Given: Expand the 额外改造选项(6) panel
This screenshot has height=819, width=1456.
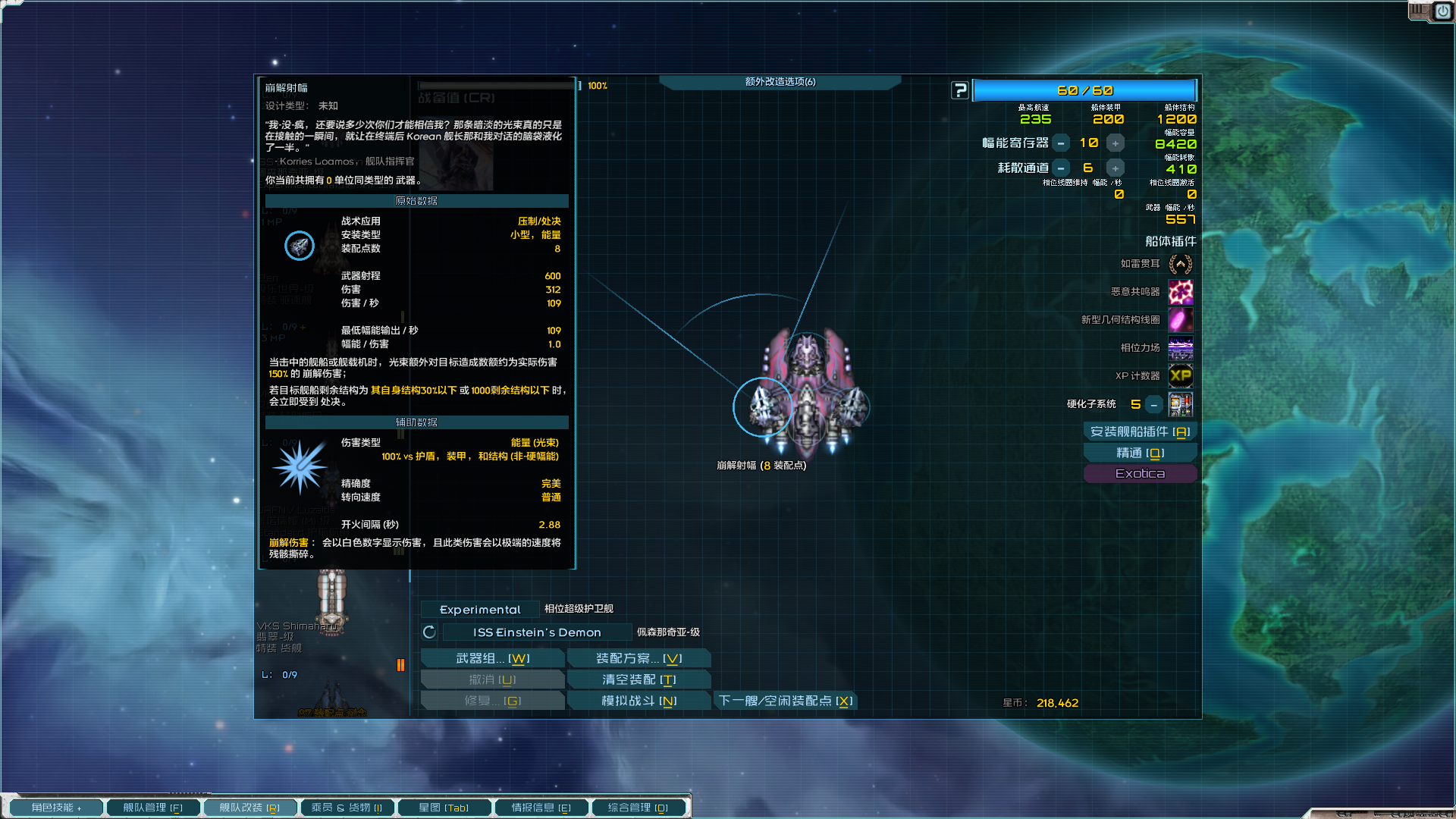Looking at the screenshot, I should 779,82.
